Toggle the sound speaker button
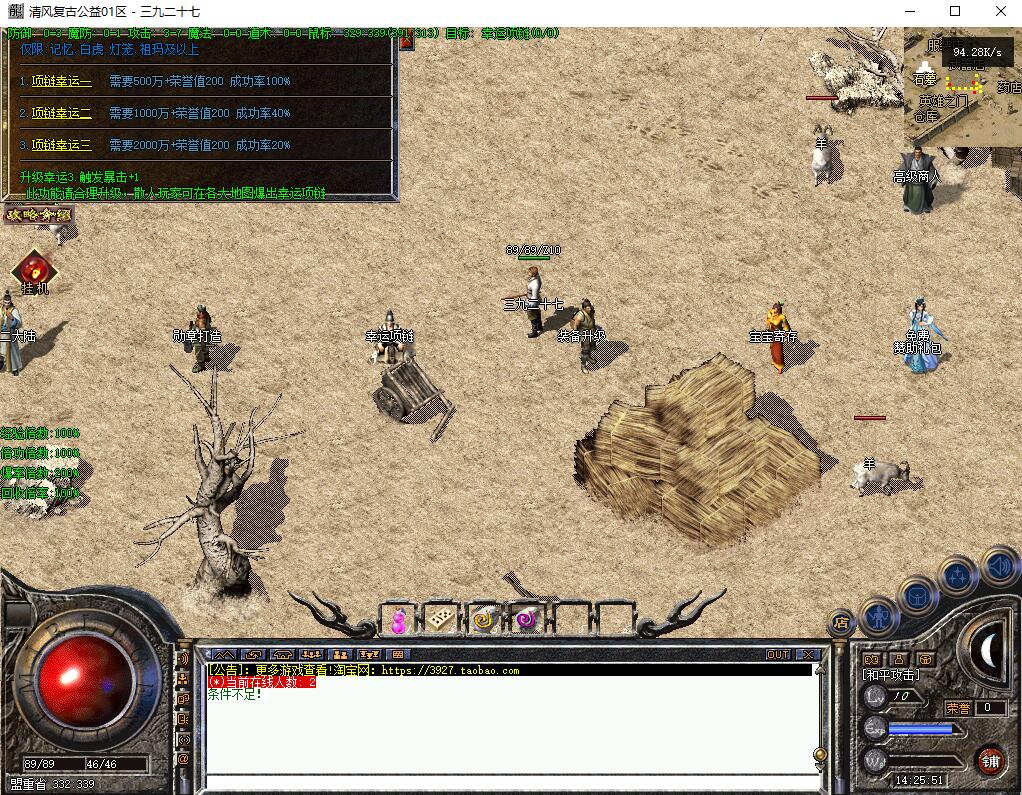Viewport: 1022px width, 795px height. click(x=998, y=566)
